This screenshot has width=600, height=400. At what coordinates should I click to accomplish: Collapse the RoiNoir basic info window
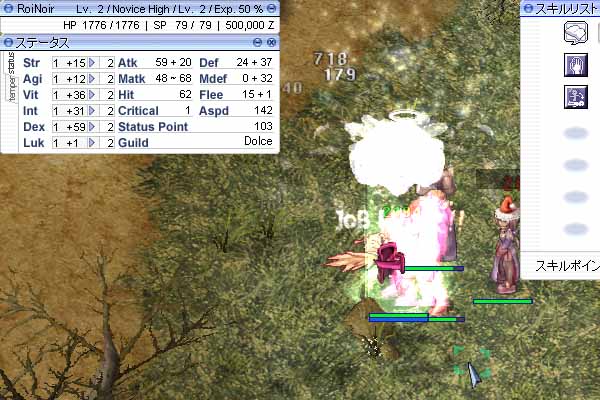[x=270, y=8]
